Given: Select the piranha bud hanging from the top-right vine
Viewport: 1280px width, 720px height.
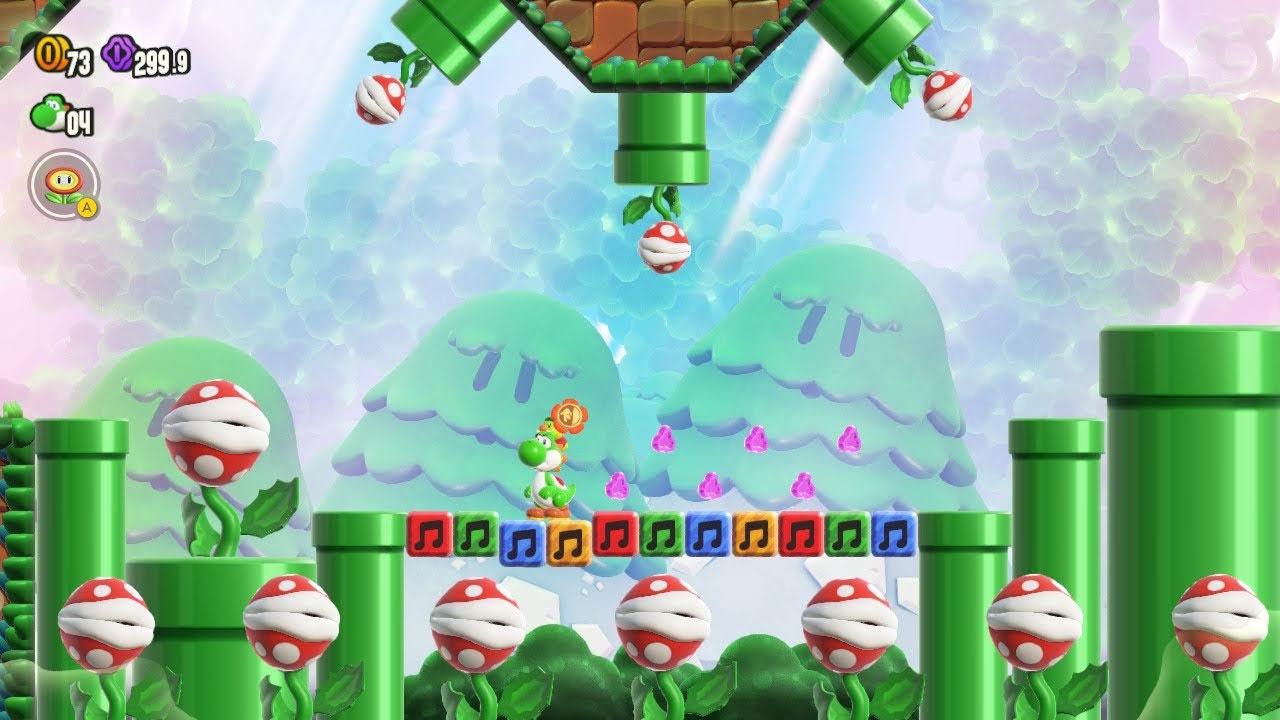Looking at the screenshot, I should tap(948, 95).
